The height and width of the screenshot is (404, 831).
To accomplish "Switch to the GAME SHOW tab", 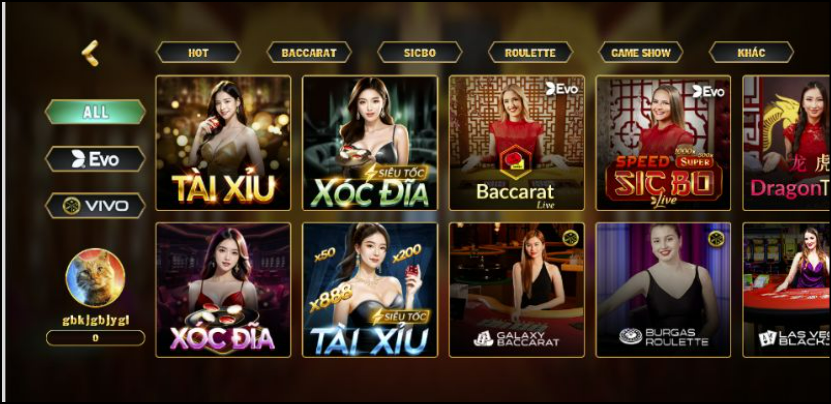I will 641,53.
